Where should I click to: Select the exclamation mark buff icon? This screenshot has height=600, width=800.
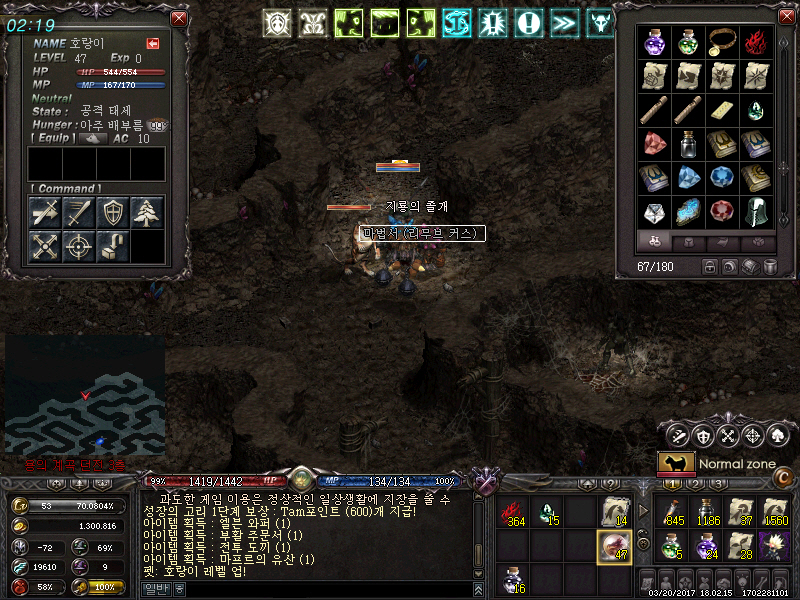point(530,22)
